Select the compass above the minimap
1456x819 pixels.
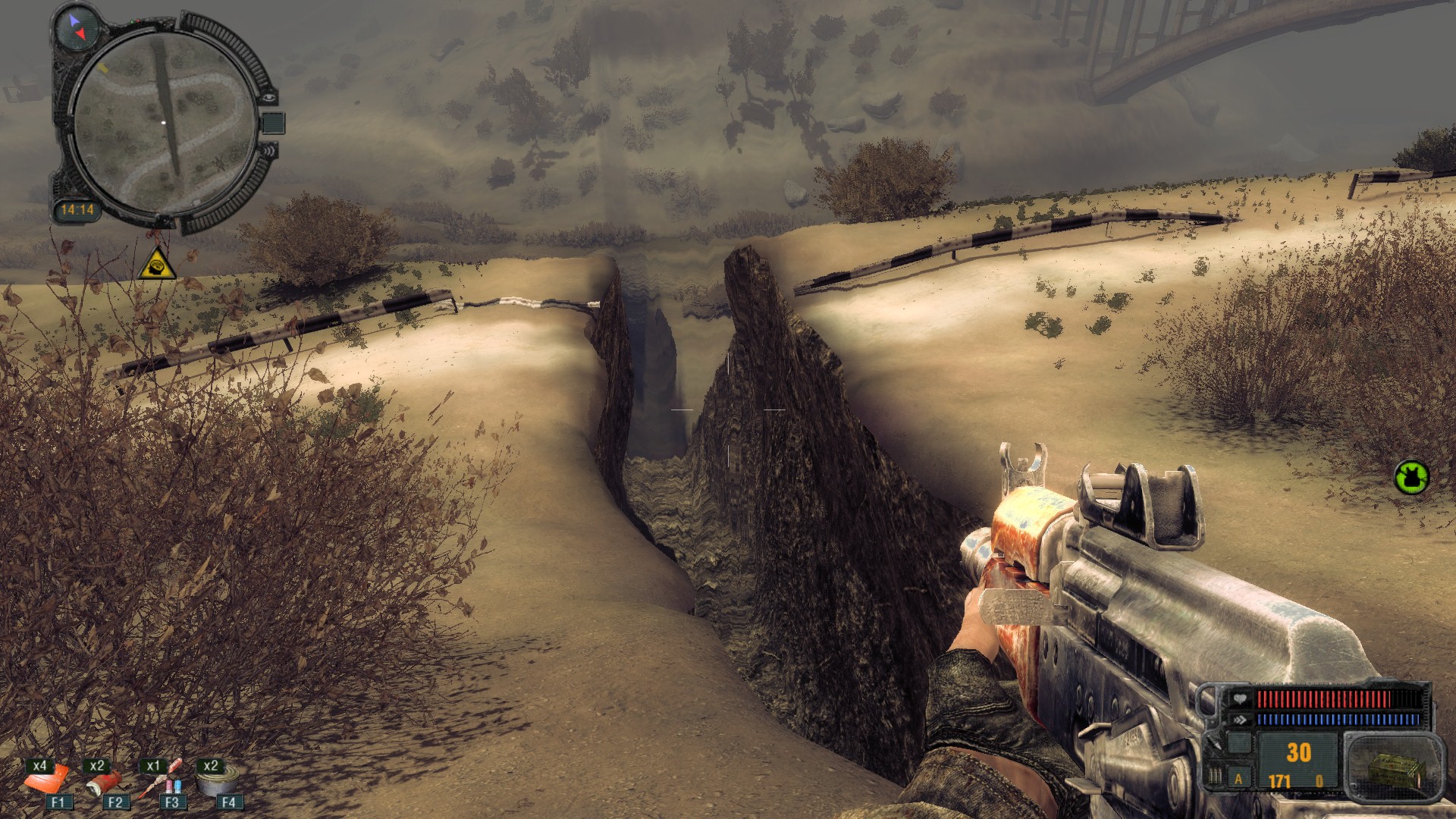(x=77, y=27)
